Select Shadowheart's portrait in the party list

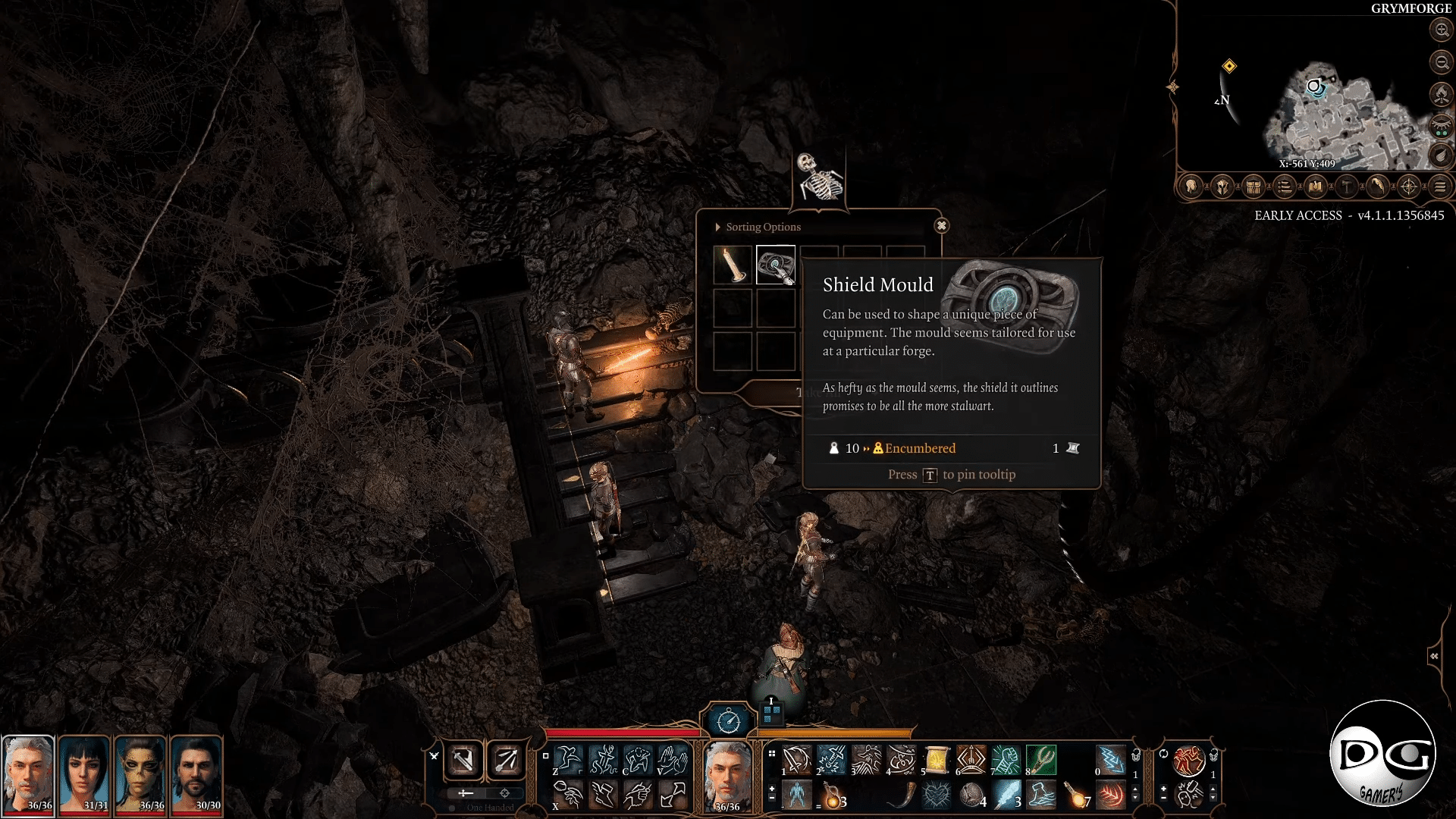[86, 773]
